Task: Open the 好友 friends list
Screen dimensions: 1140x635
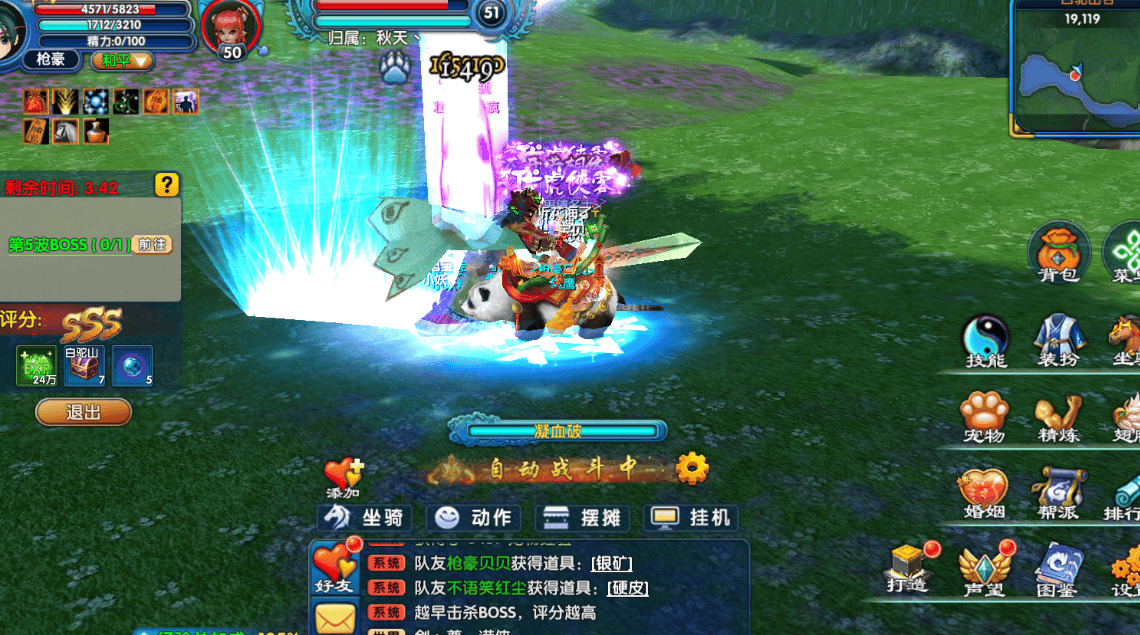Action: click(333, 568)
